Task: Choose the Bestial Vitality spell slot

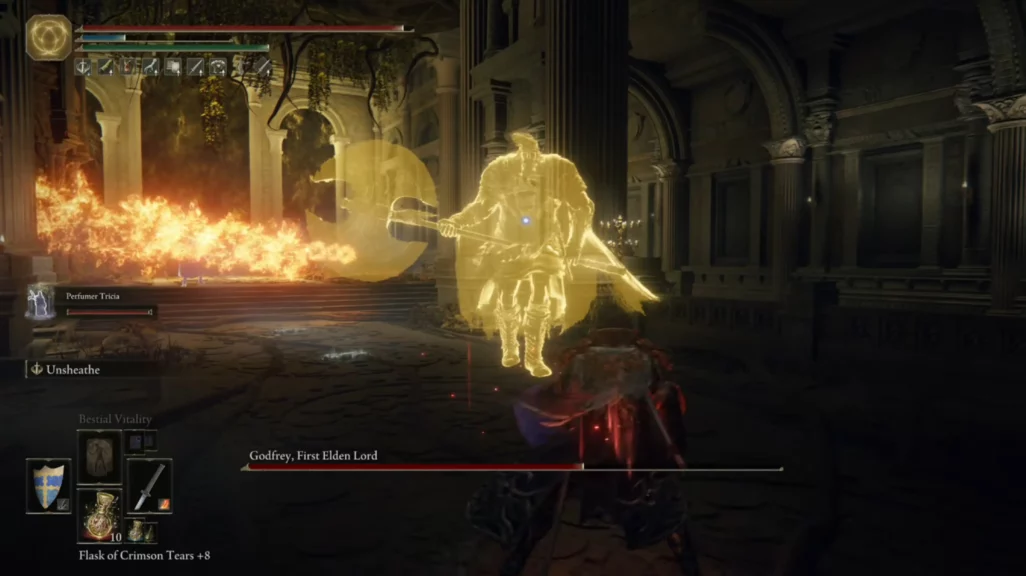Action: [99, 457]
